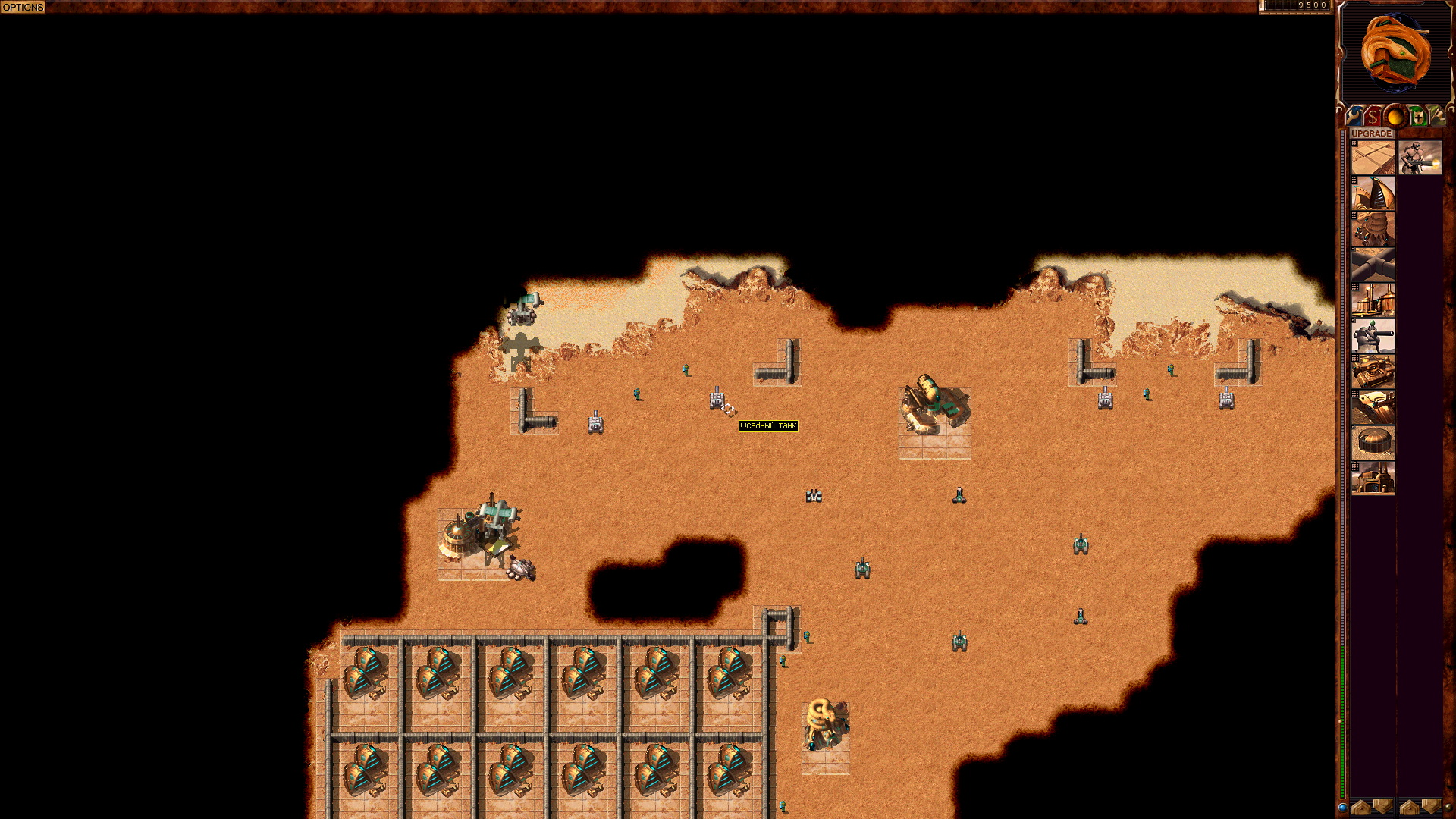The width and height of the screenshot is (1456, 819).
Task: Open the radar orb icon above the sidebar
Action: coord(1396,115)
